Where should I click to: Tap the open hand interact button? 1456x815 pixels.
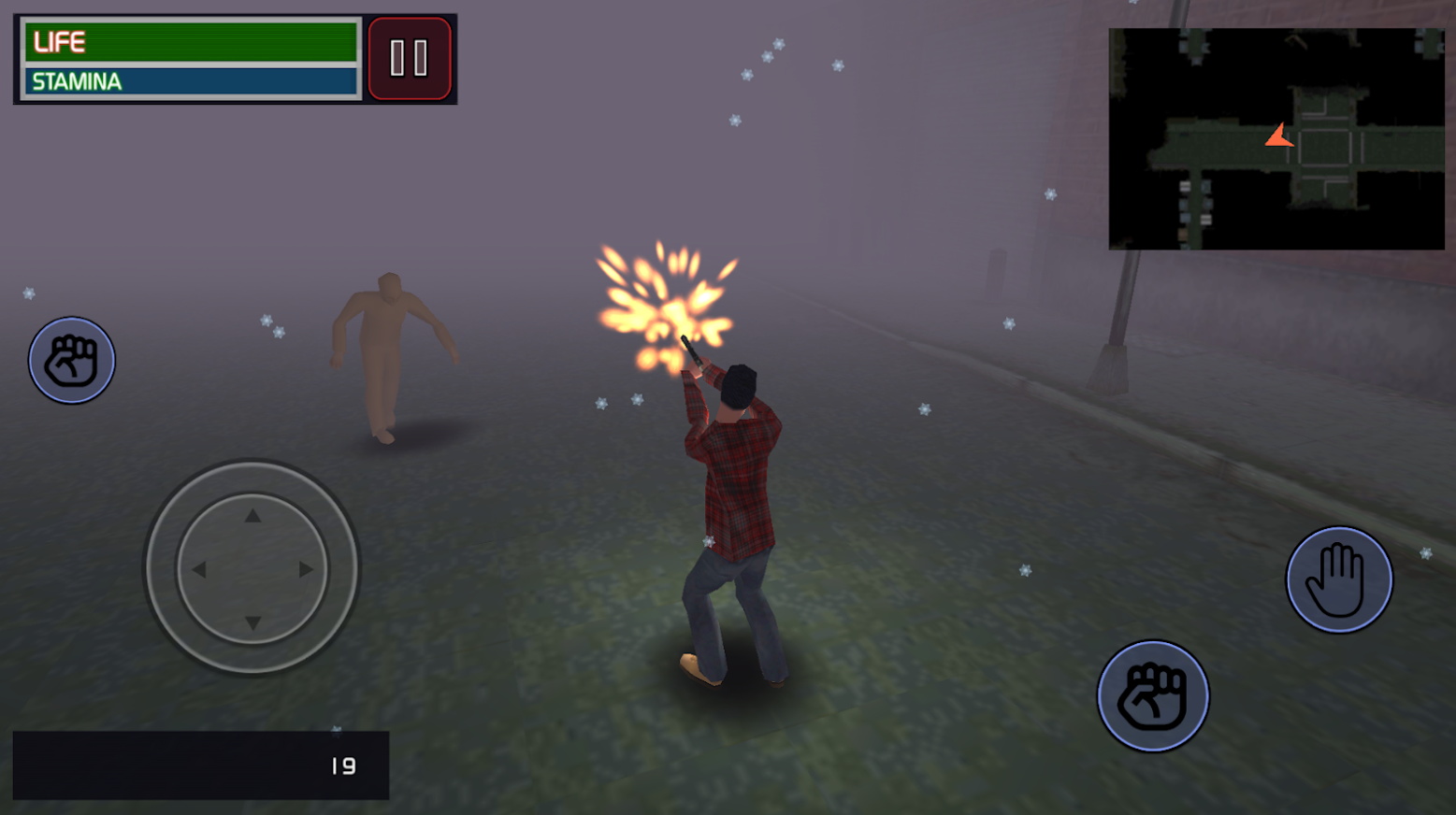(x=1338, y=579)
